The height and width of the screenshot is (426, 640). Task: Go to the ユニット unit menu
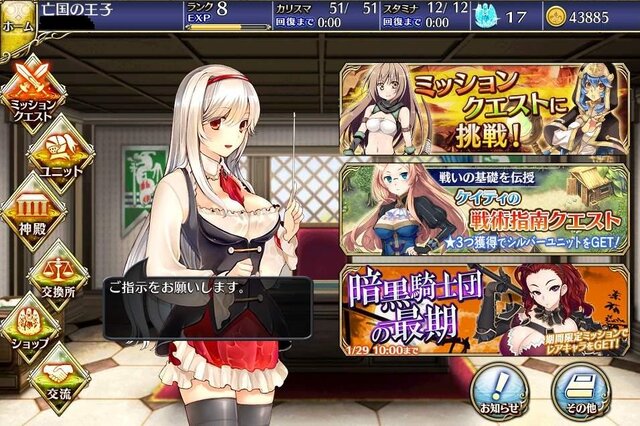62,151
